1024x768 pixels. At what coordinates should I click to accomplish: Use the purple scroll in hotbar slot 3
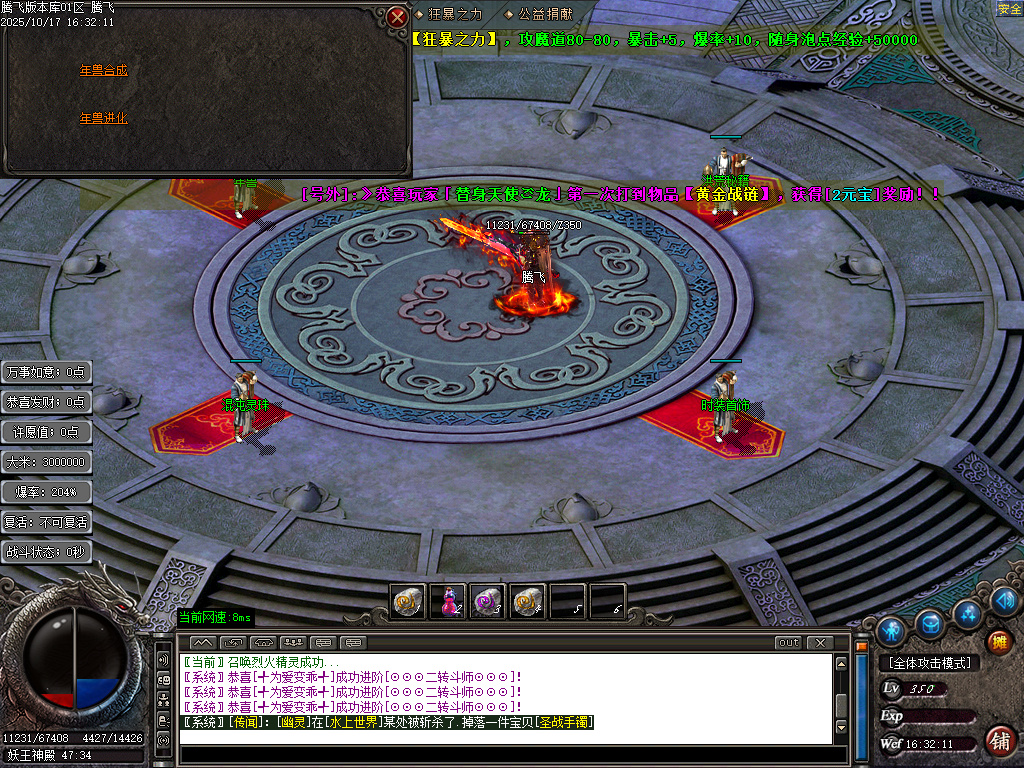[x=488, y=601]
